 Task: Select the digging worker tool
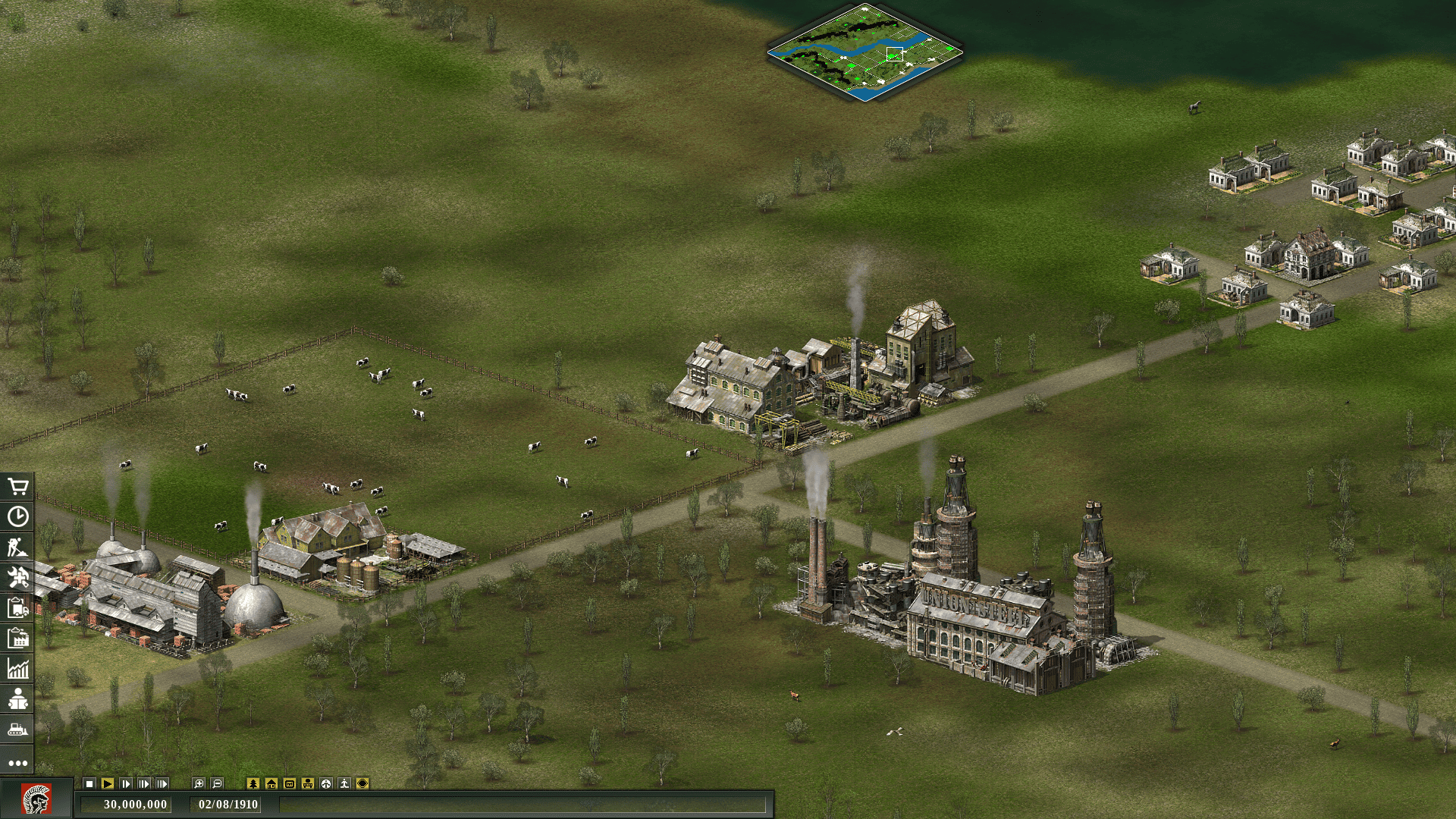tap(17, 547)
